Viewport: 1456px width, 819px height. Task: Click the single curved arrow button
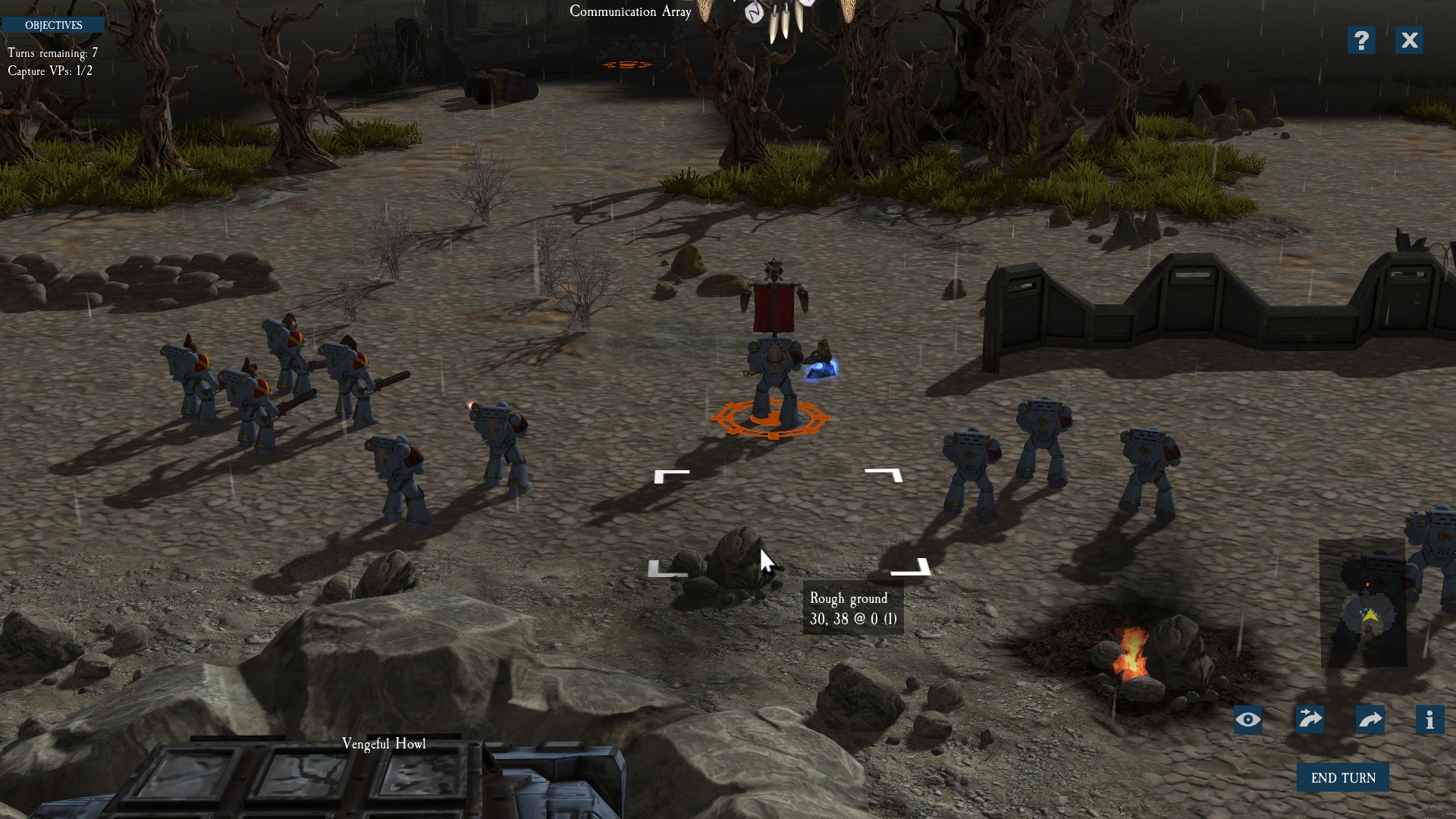pyautogui.click(x=1370, y=719)
